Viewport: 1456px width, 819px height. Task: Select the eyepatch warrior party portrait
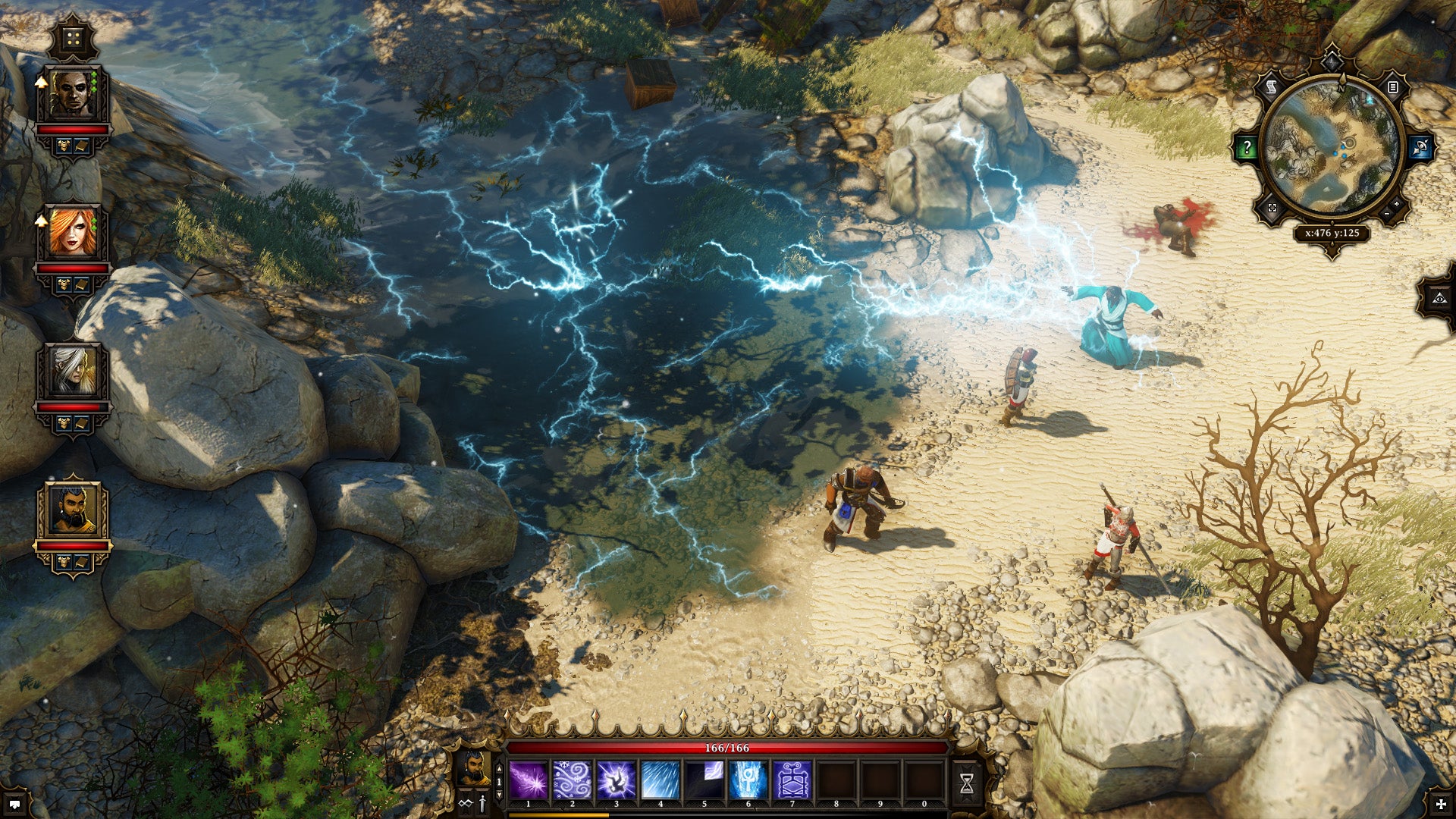tap(73, 95)
